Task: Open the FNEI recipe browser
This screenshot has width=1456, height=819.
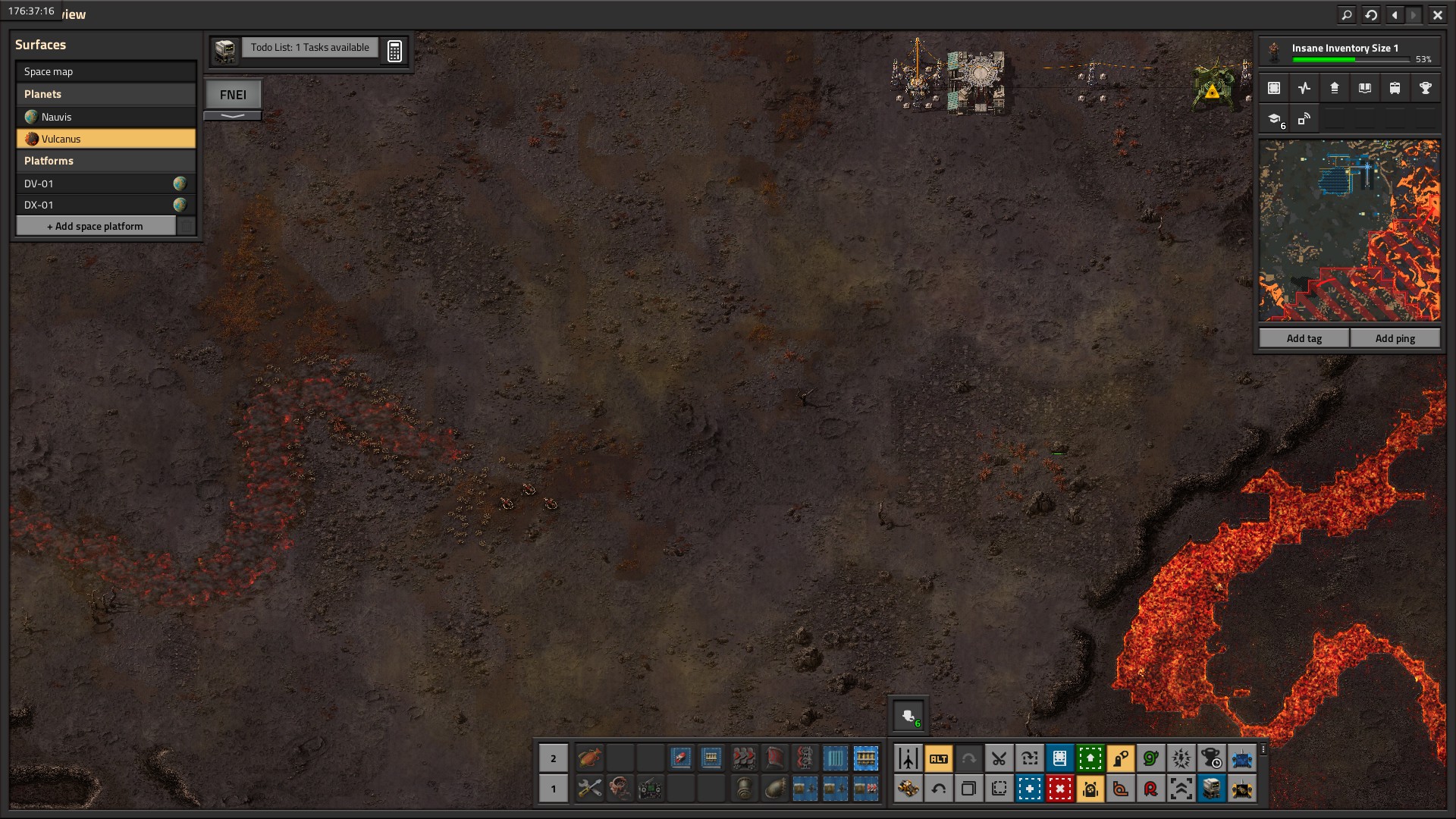Action: pos(233,95)
